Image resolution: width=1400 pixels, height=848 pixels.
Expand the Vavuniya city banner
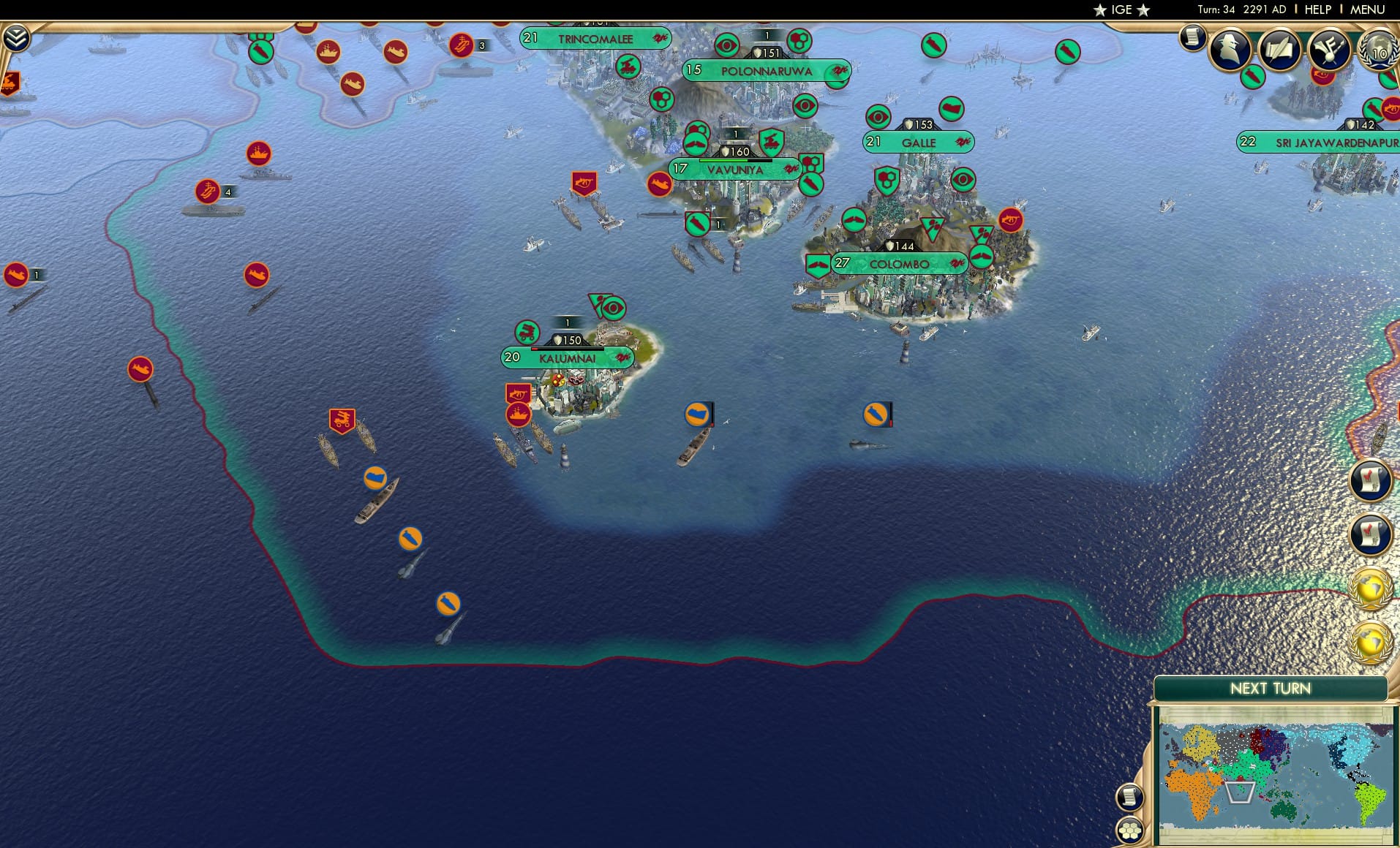(735, 169)
